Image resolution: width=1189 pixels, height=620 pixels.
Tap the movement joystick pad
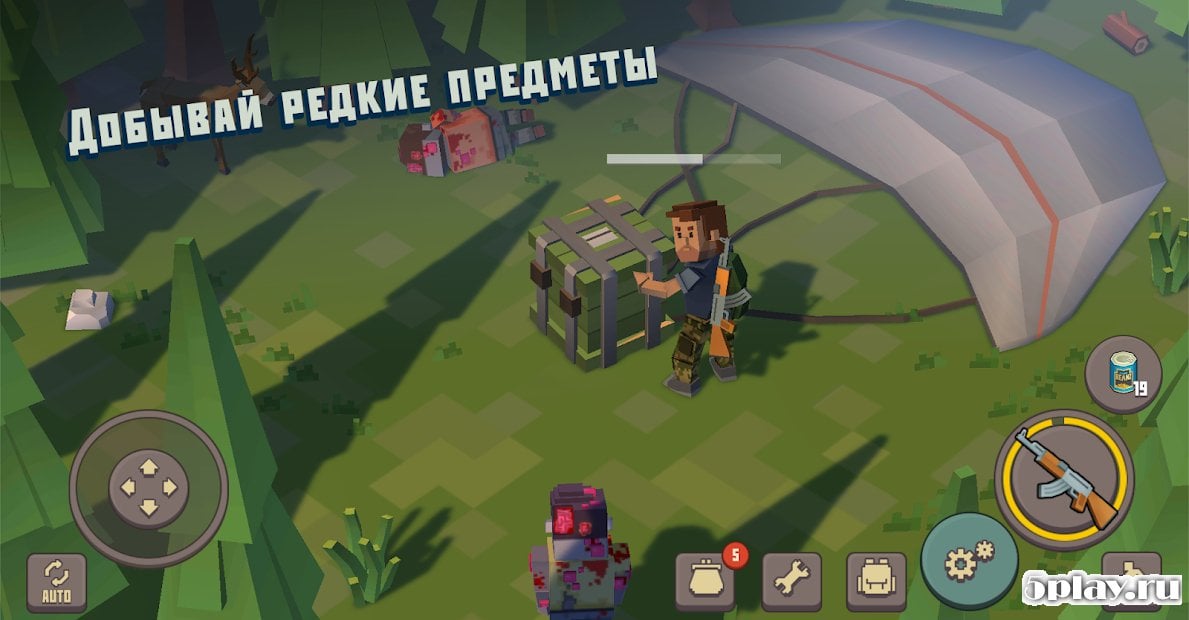pos(148,488)
